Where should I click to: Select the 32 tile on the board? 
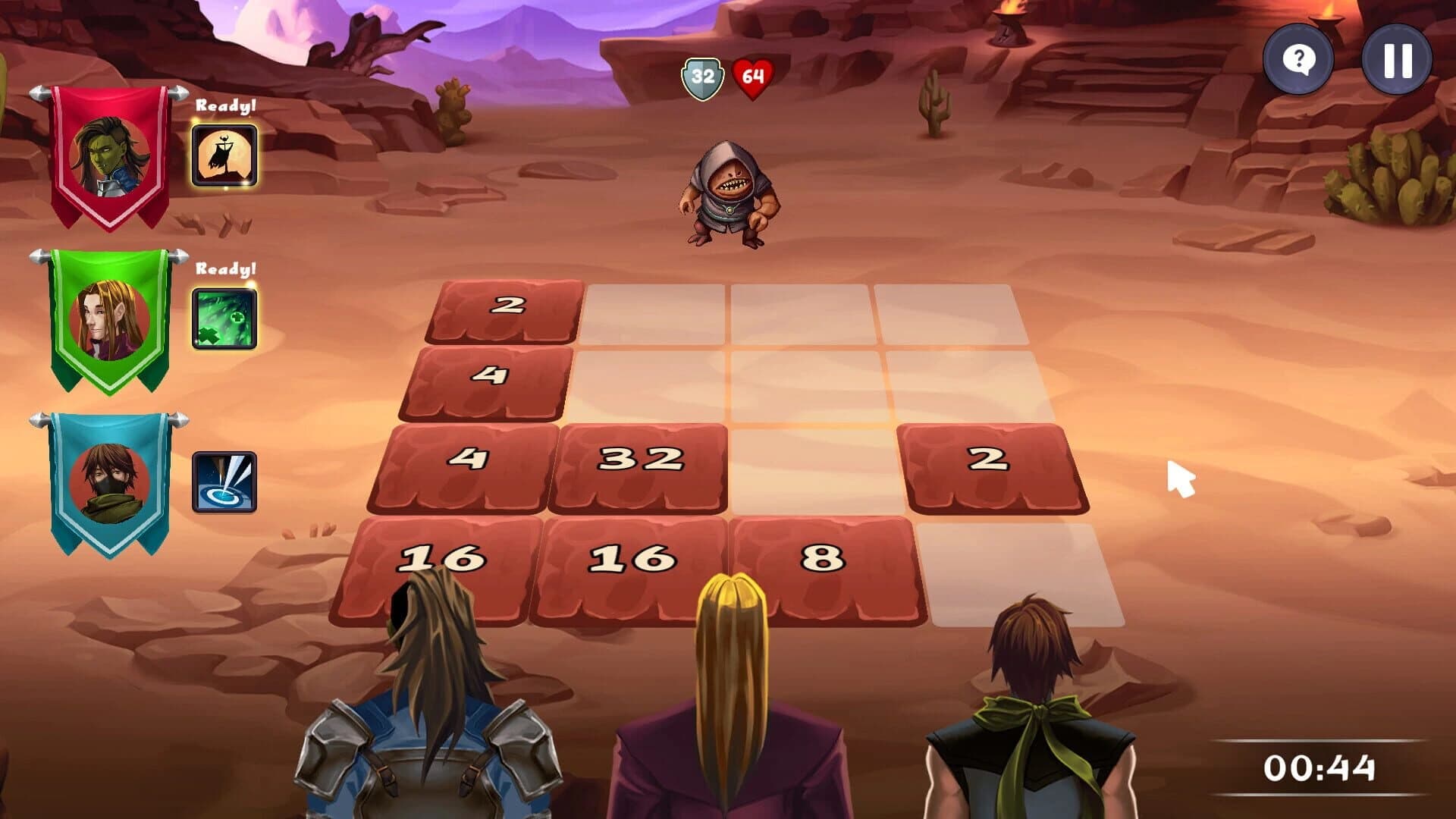(641, 459)
